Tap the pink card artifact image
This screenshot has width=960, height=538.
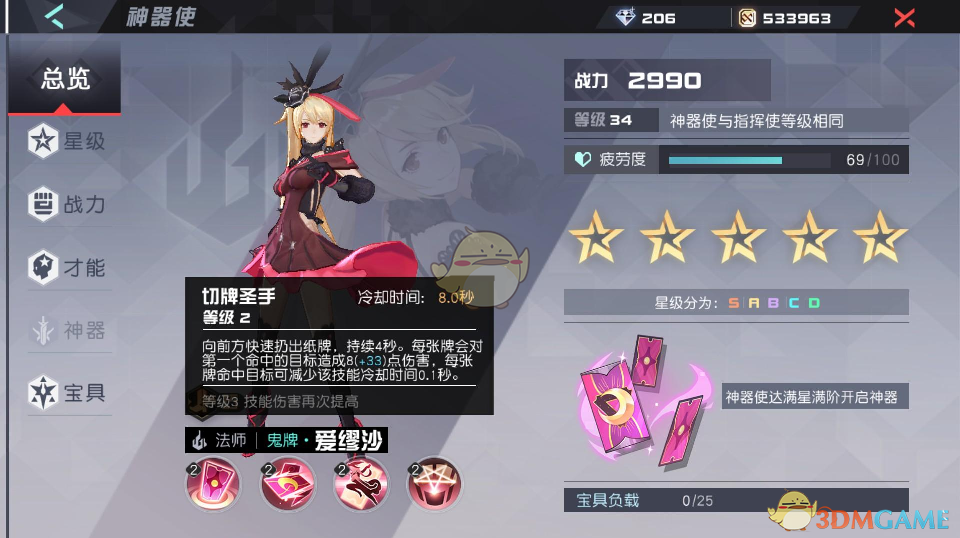point(642,394)
